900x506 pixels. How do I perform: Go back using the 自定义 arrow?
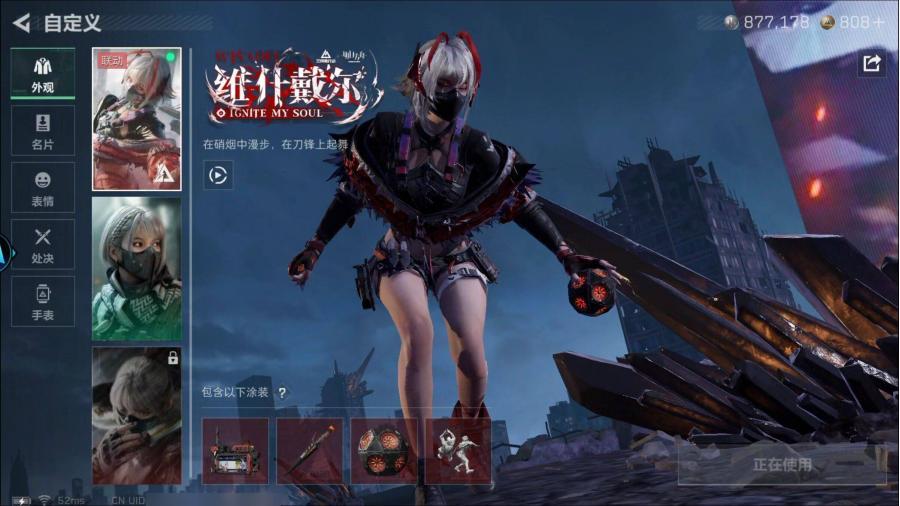click(21, 22)
